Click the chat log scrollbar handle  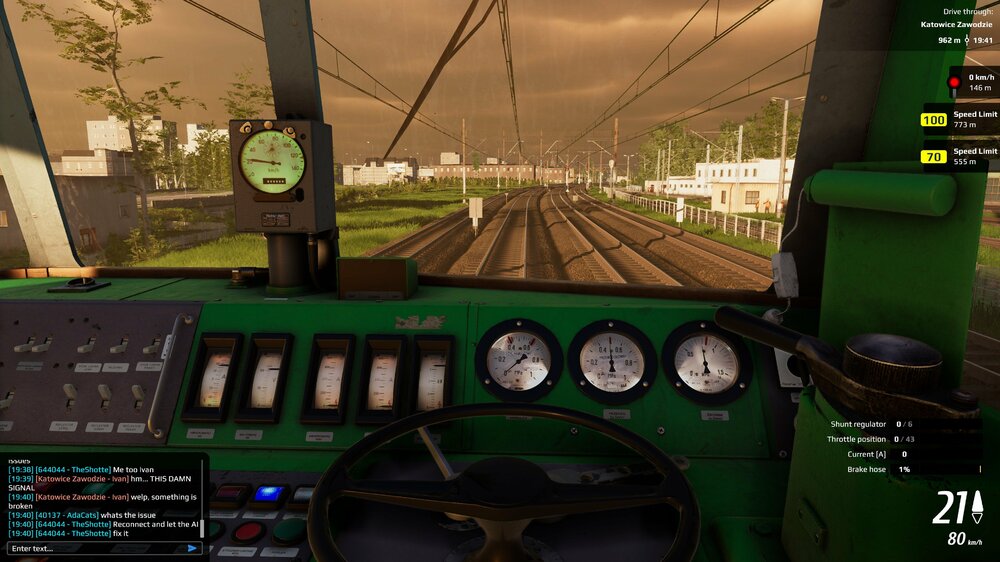point(202,527)
